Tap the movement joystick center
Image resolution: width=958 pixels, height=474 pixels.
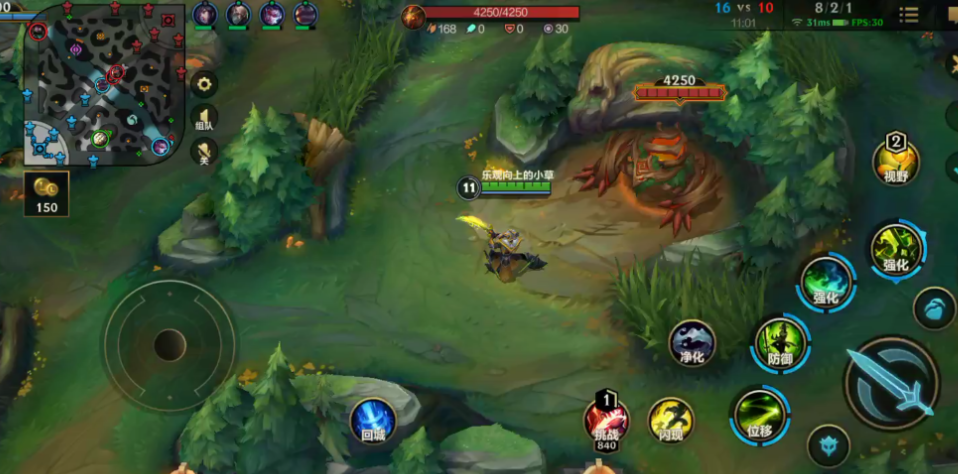point(169,345)
